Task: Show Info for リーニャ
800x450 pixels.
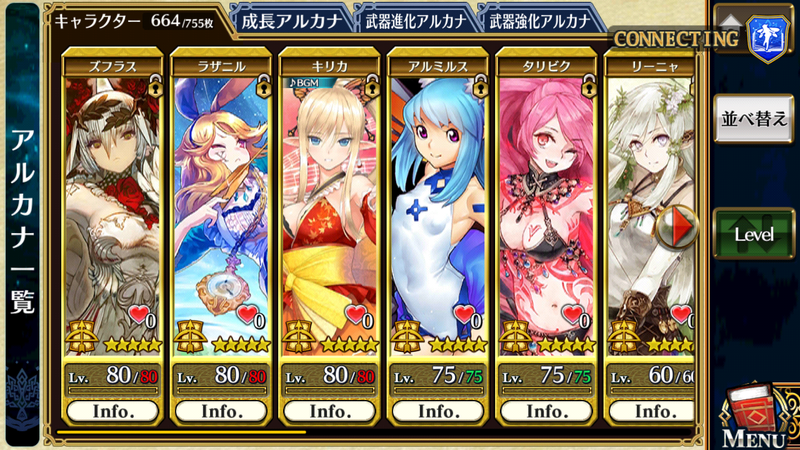Action: tap(654, 411)
